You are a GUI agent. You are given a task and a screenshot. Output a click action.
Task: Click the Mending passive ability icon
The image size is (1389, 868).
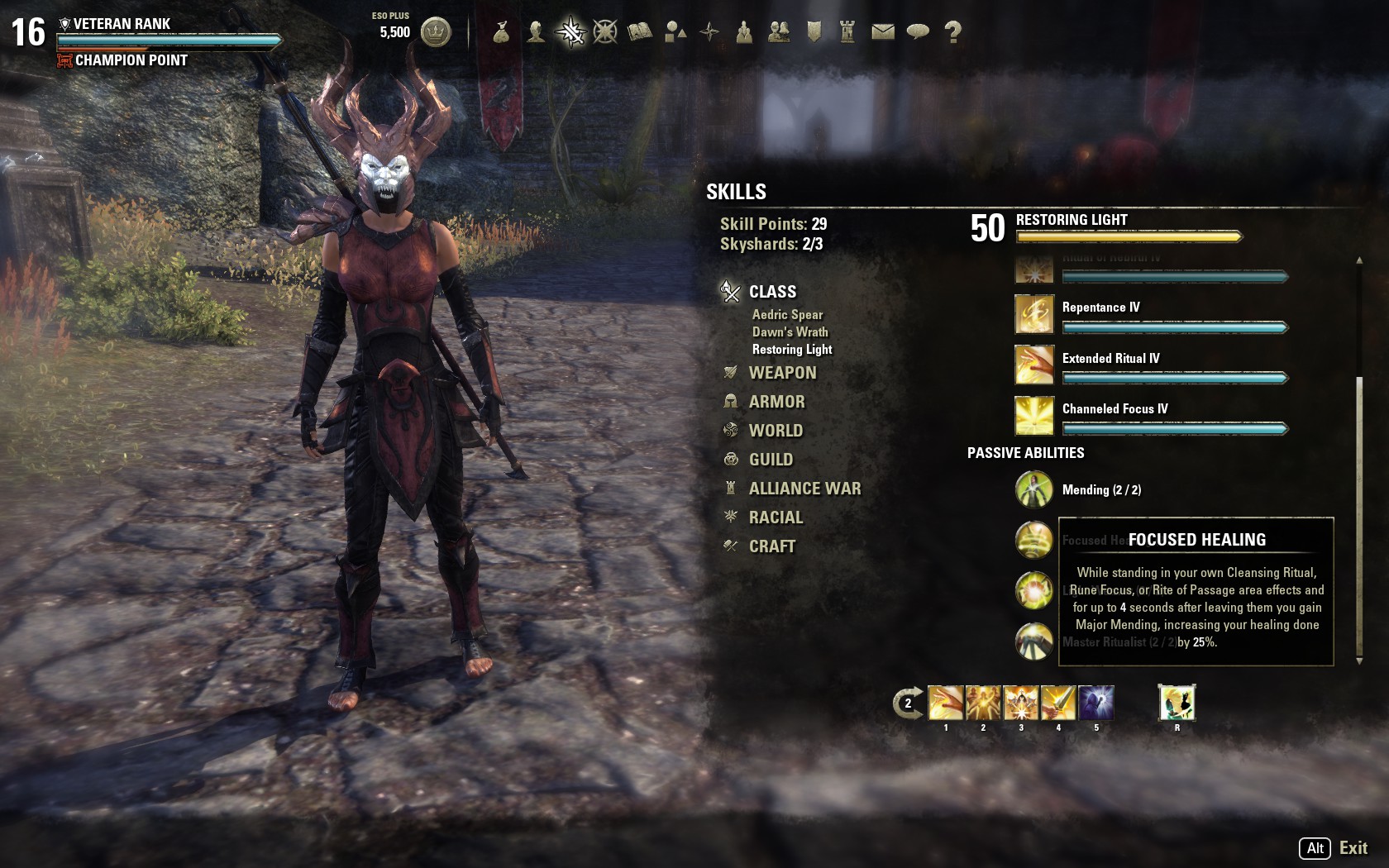coord(1033,489)
